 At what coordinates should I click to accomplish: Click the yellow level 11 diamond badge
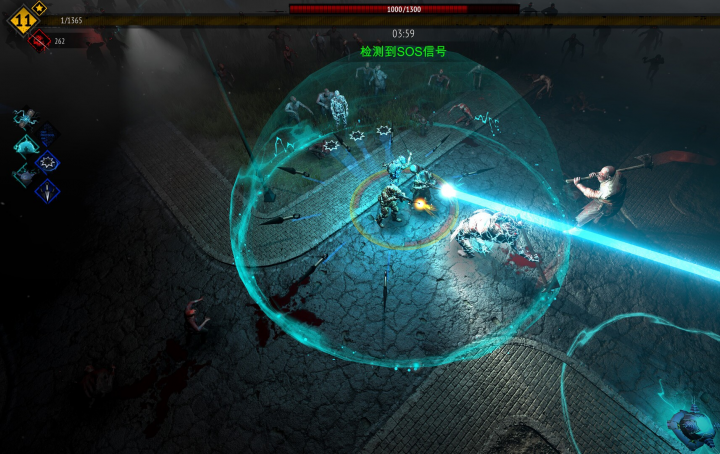[x=21, y=20]
